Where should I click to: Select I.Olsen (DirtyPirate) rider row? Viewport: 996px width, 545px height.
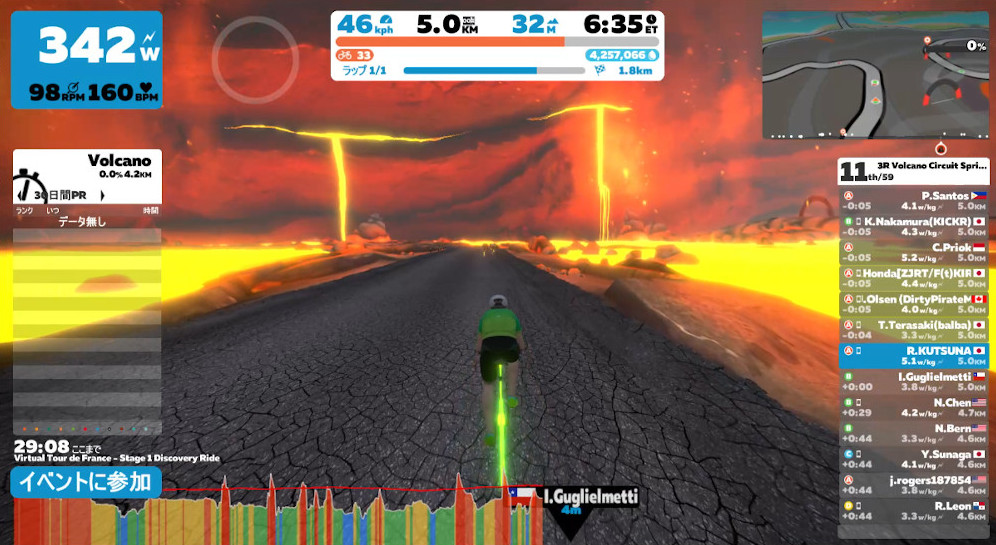click(914, 305)
